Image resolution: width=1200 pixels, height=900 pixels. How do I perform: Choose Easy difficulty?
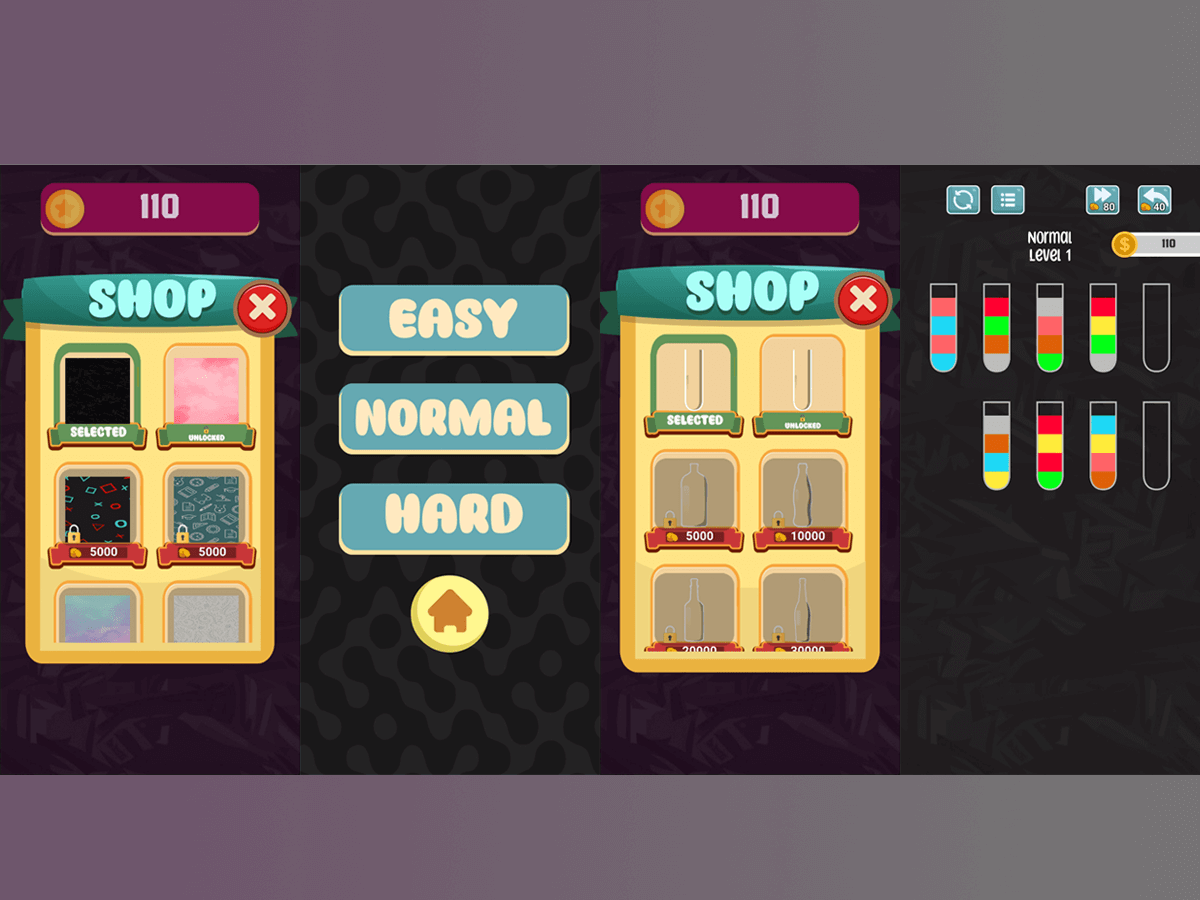pos(454,319)
